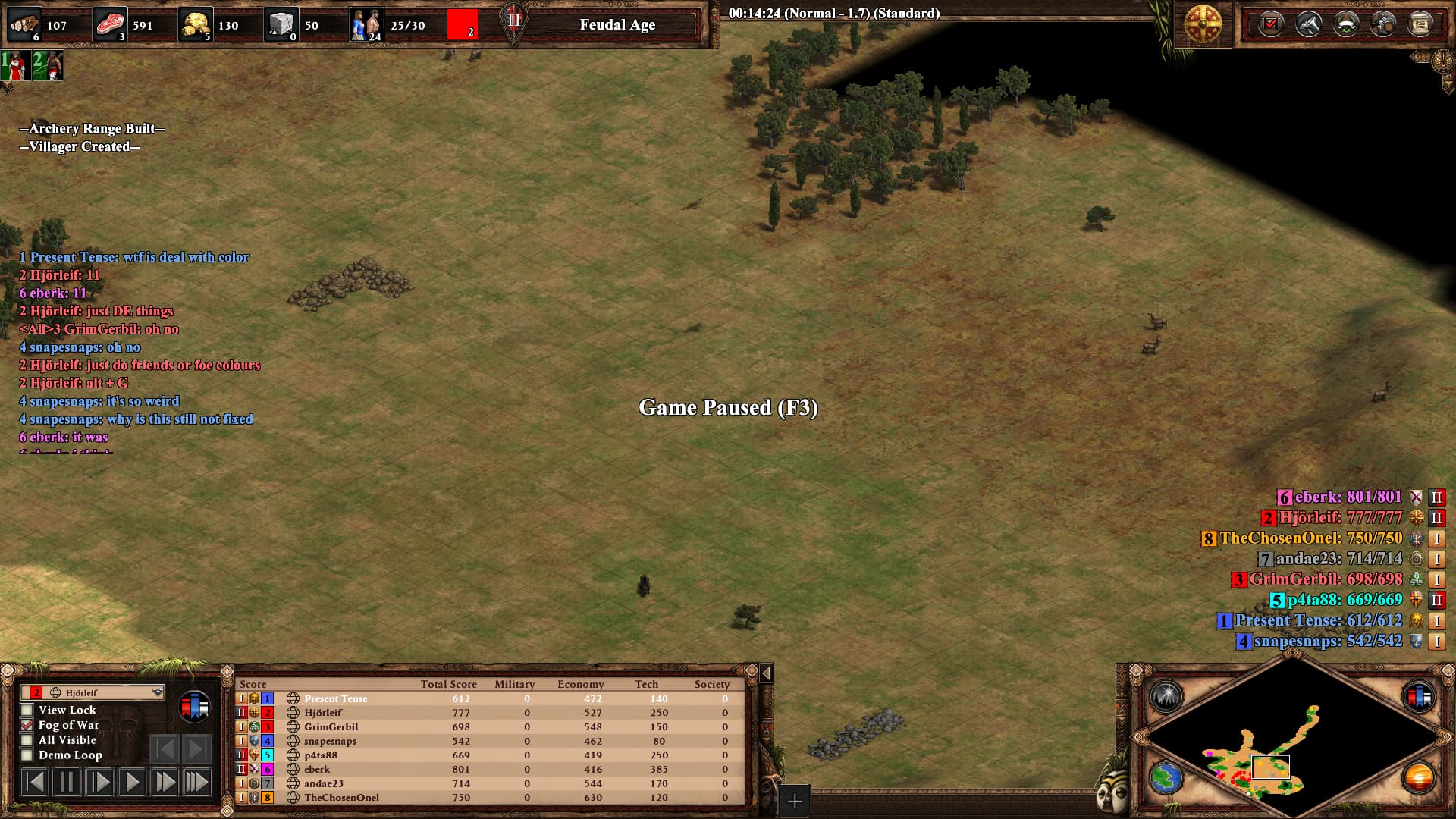Rewind replay to the start
The height and width of the screenshot is (819, 1456).
tap(34, 782)
